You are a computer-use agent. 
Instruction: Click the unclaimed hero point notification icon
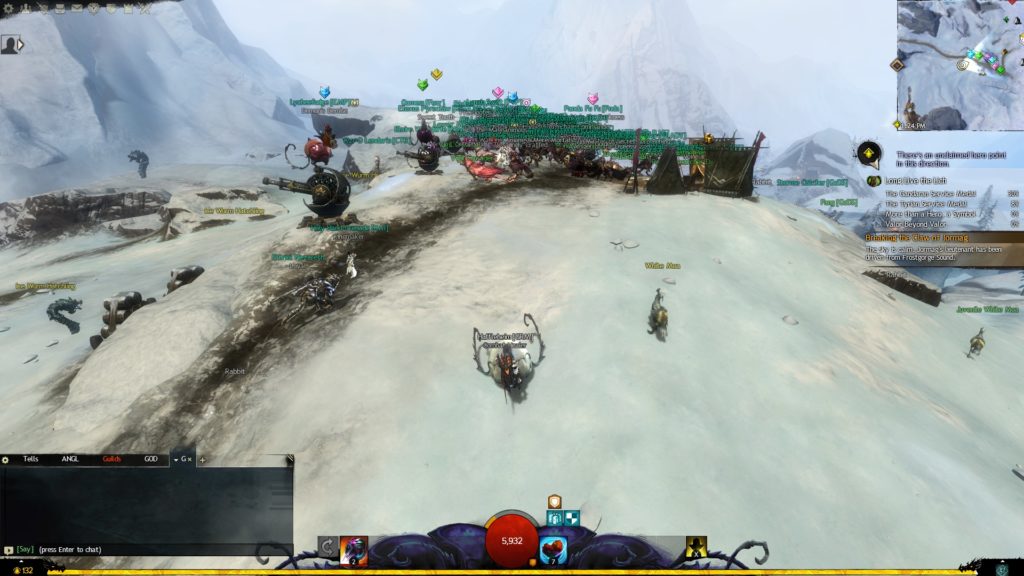[x=870, y=154]
